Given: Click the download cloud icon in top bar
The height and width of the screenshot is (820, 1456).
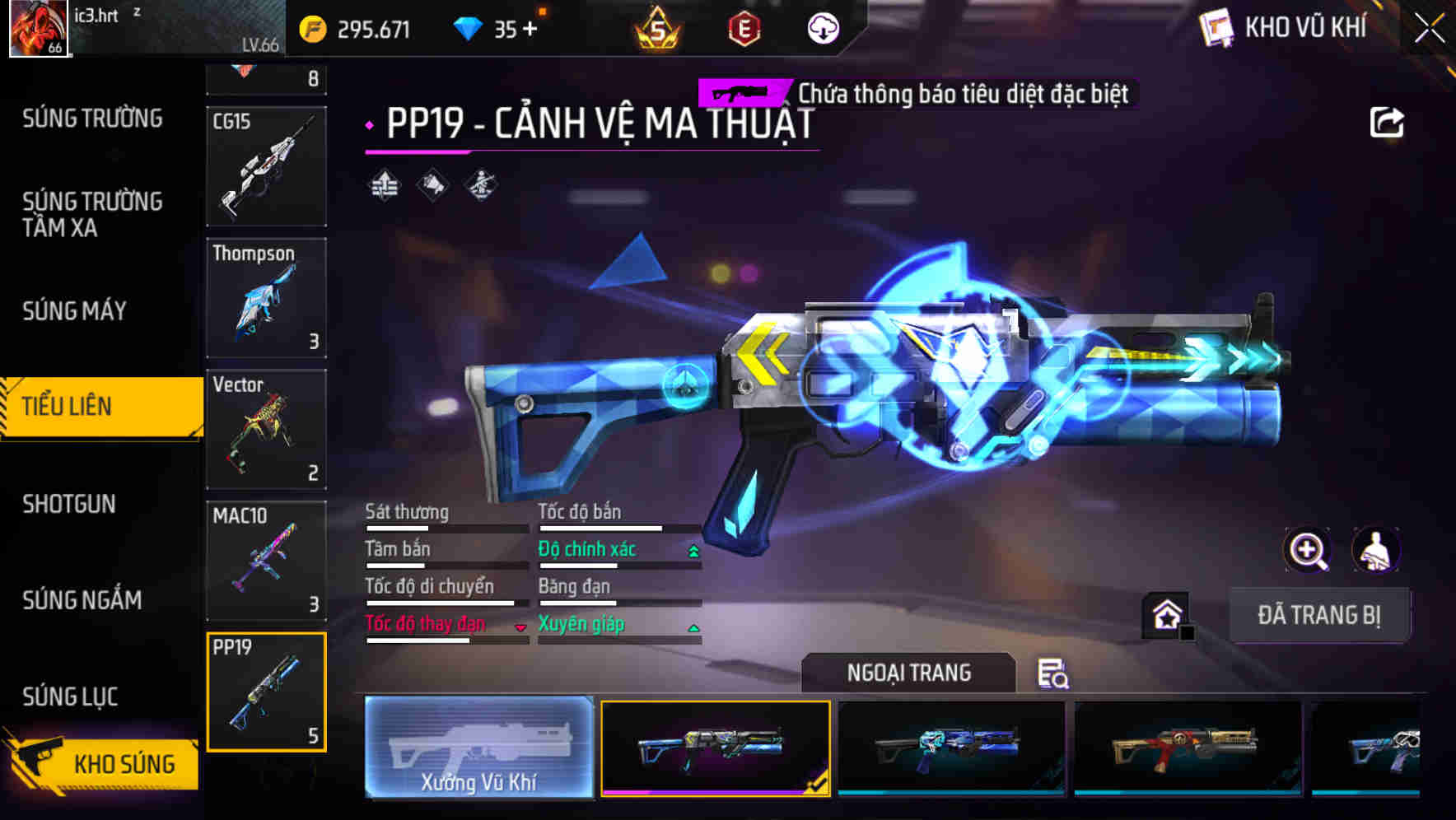Looking at the screenshot, I should 822,28.
